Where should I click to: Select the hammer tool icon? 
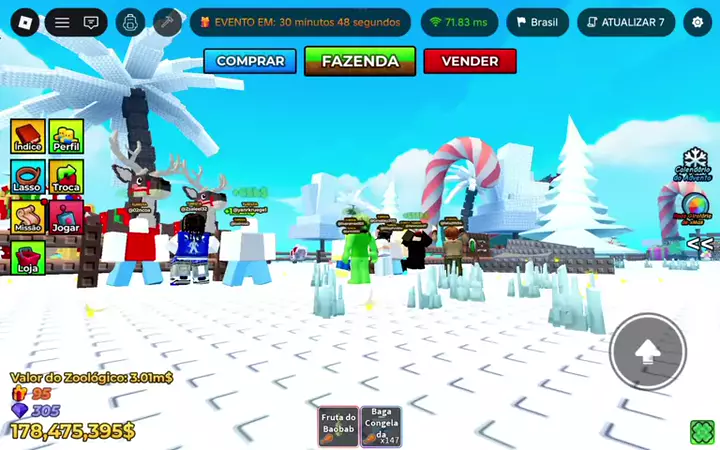[167, 22]
